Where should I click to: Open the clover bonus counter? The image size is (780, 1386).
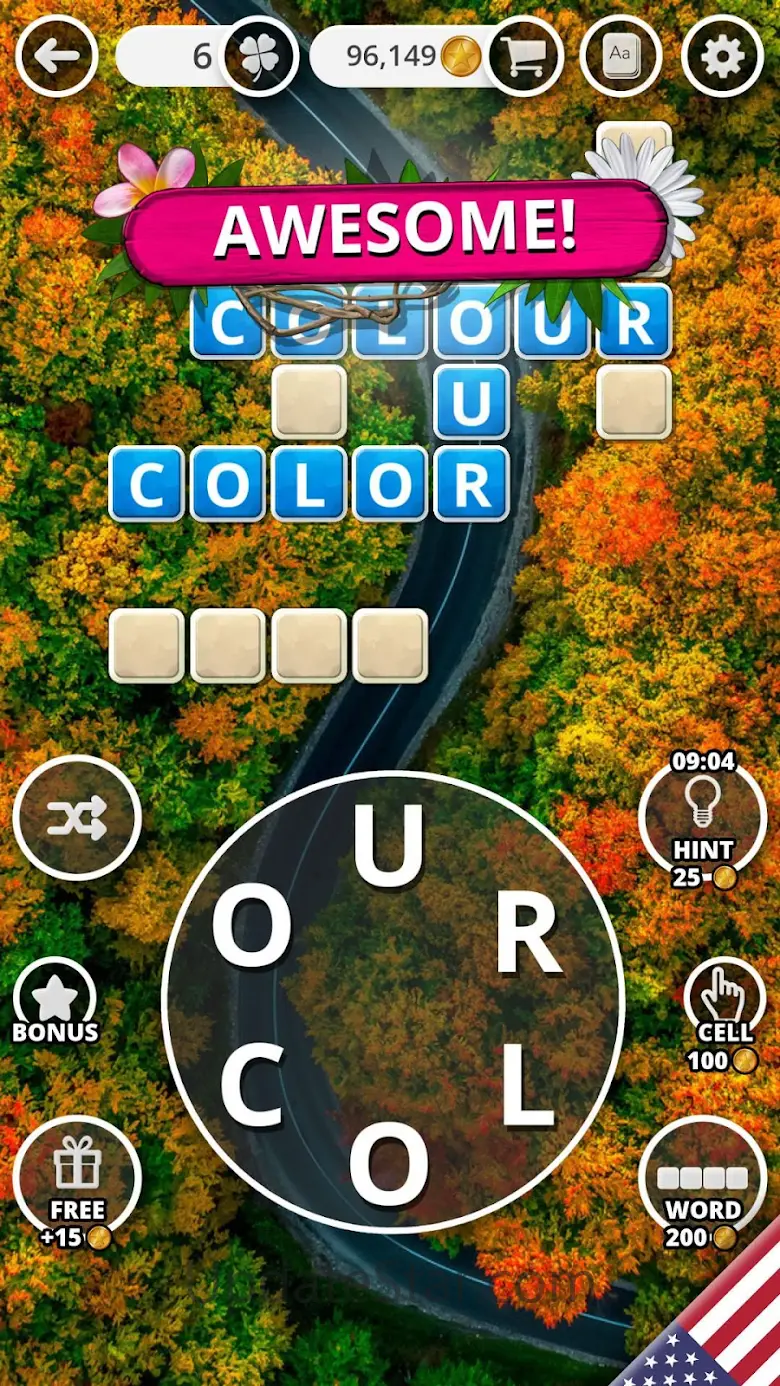coord(259,56)
